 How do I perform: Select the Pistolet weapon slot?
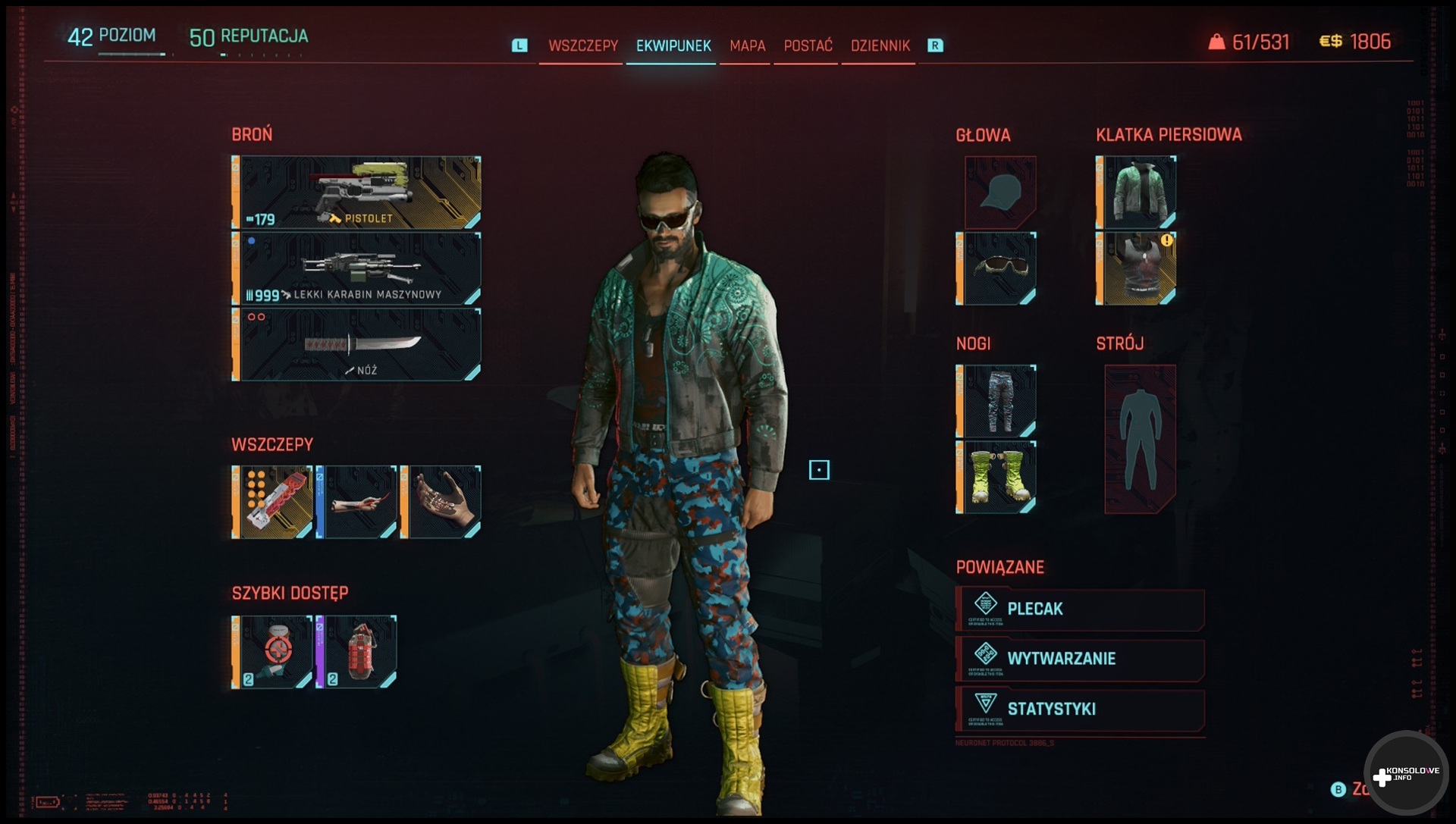(x=356, y=193)
